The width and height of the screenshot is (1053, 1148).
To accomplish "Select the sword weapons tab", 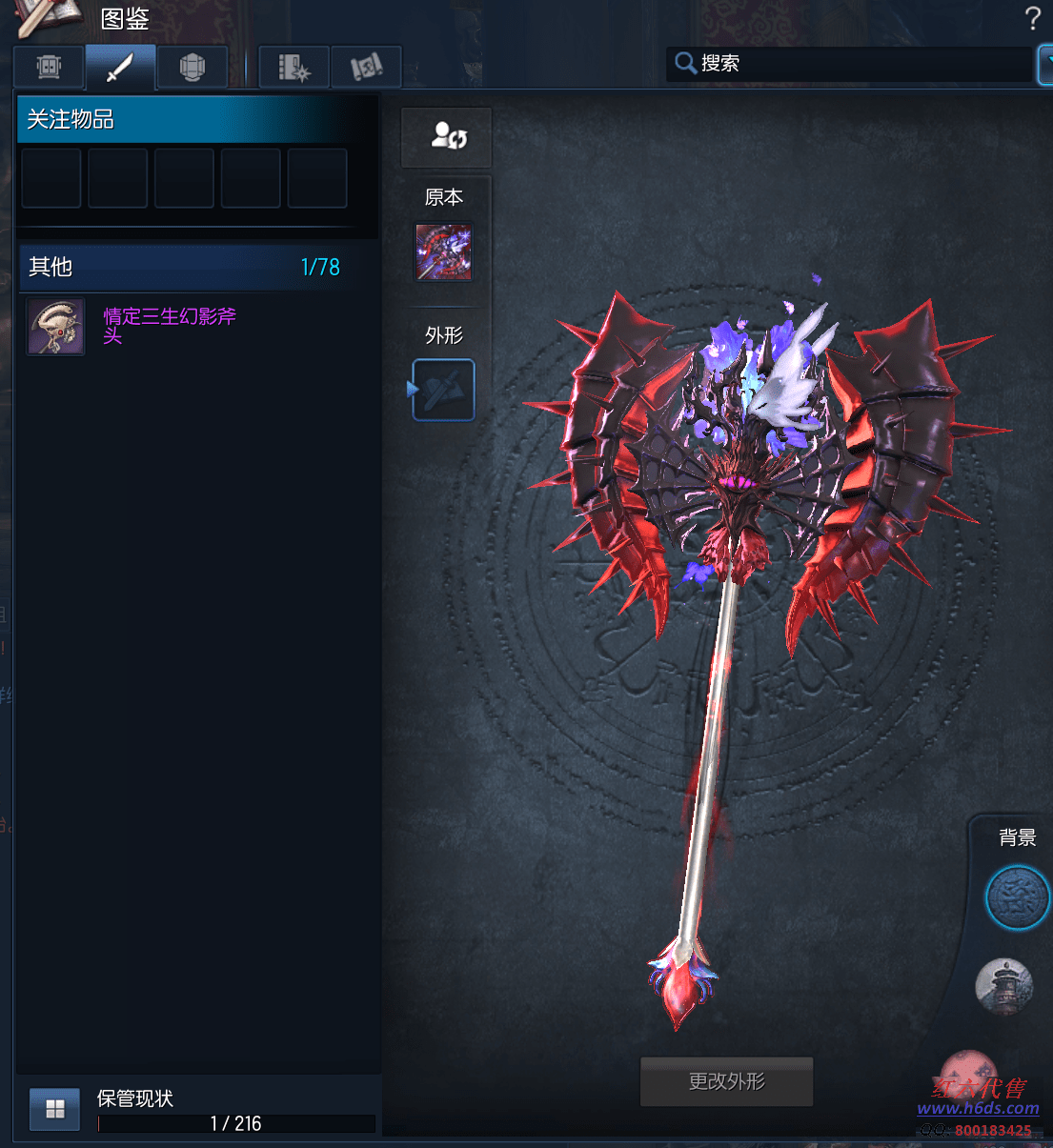I will tap(120, 67).
